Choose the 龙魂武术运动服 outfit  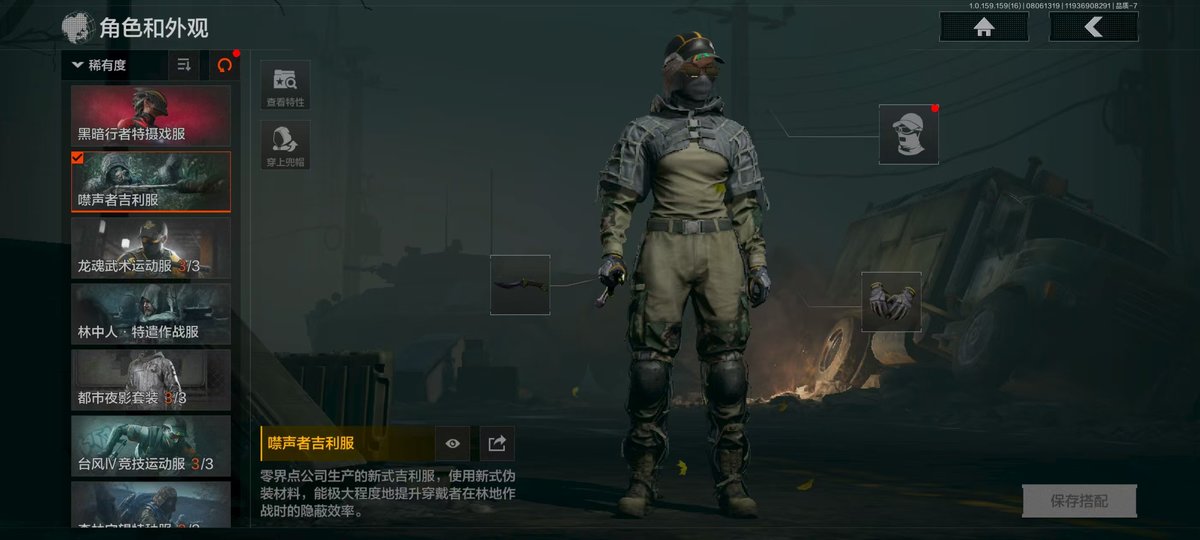(x=151, y=248)
